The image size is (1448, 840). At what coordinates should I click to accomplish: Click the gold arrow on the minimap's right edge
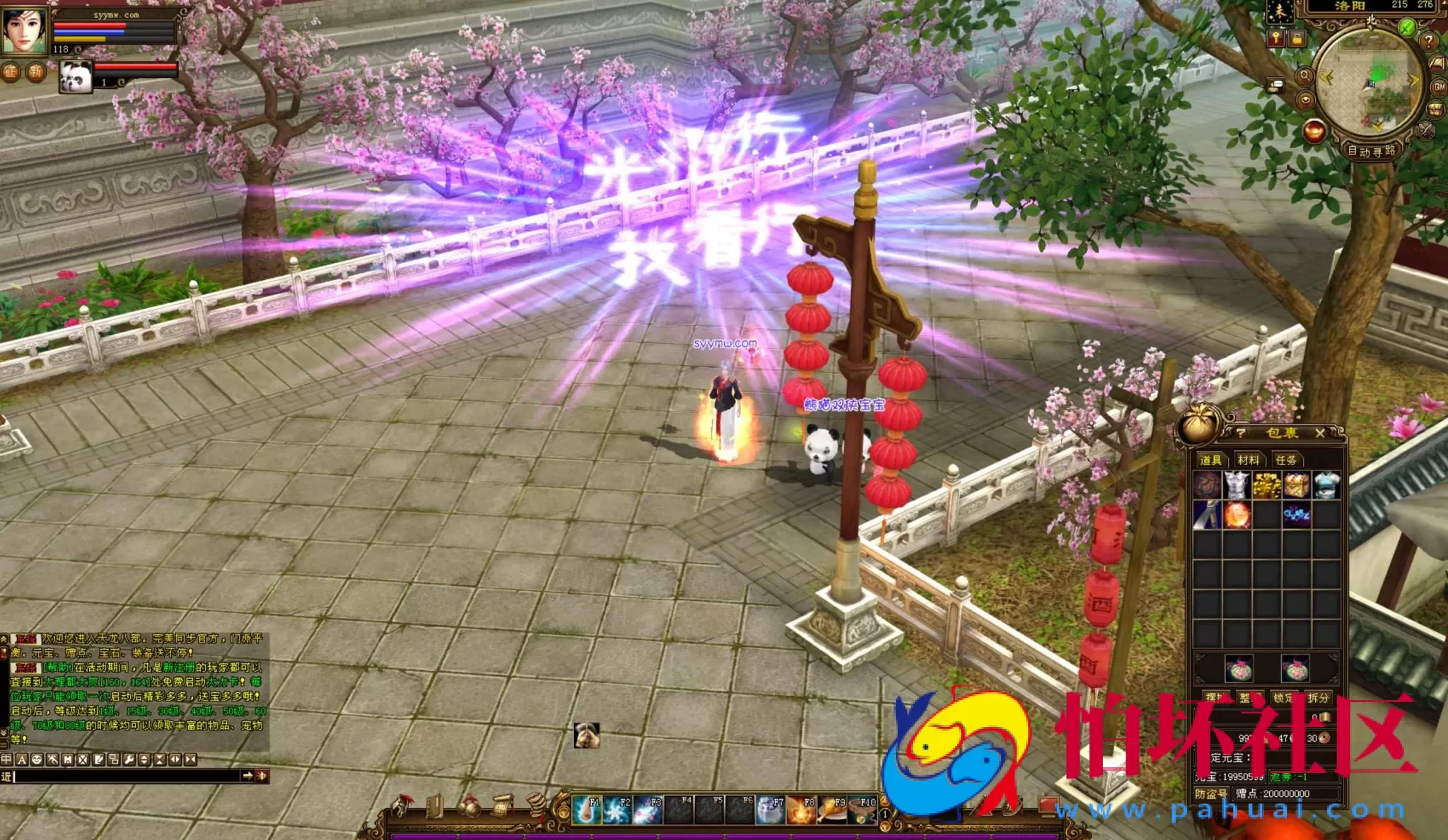tap(1414, 80)
